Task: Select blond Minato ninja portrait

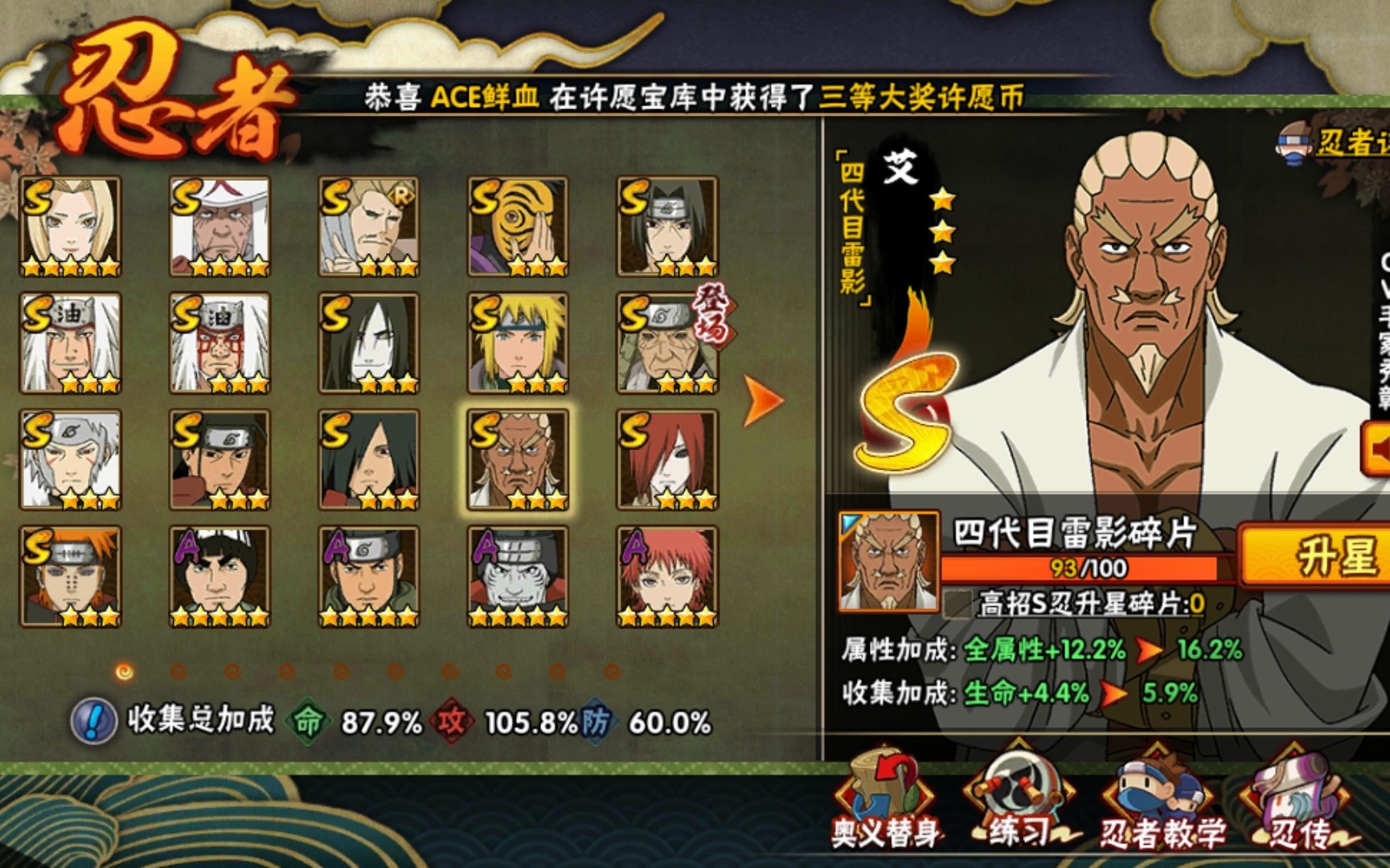Action: (519, 343)
